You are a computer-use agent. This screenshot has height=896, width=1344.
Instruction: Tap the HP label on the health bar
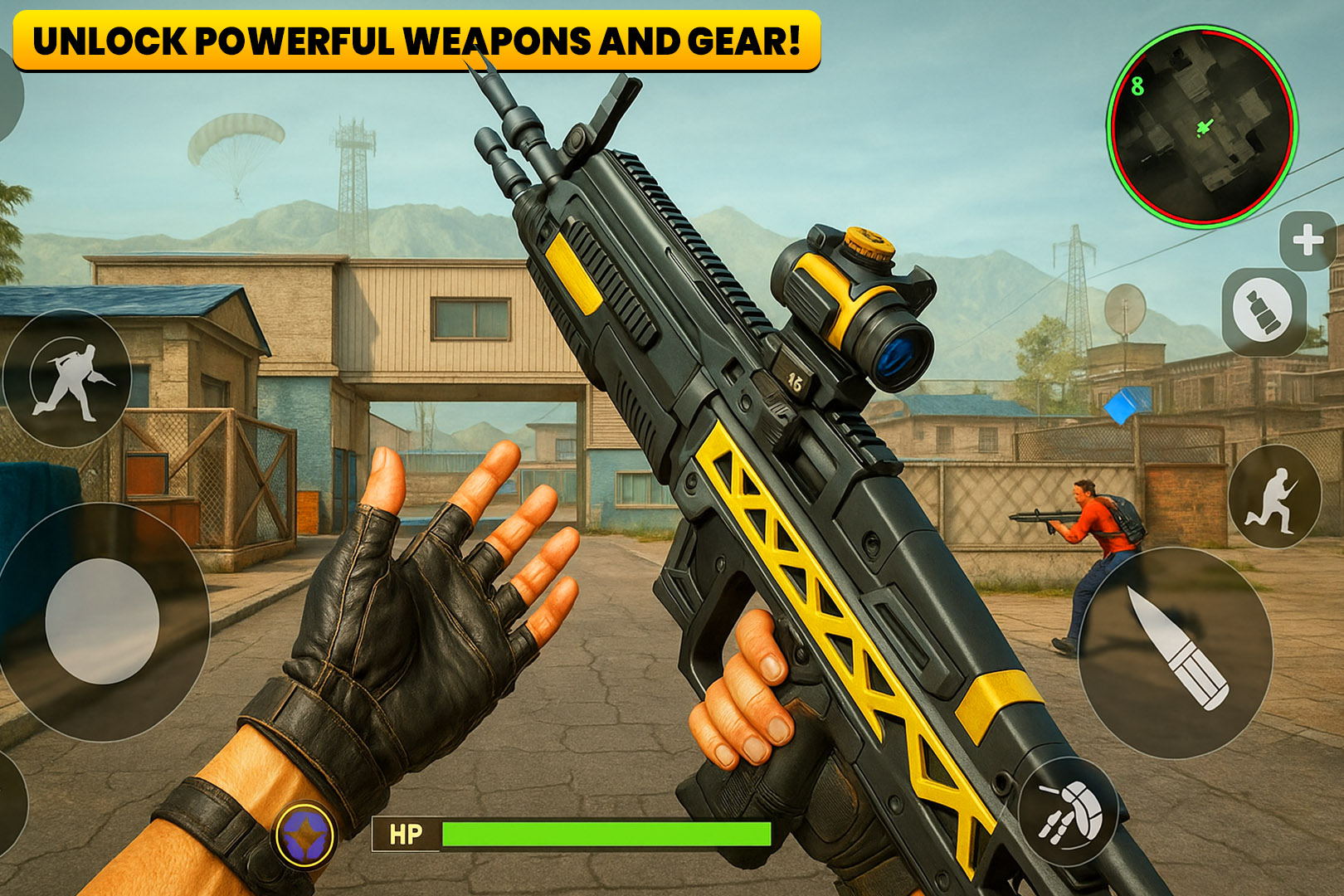tap(407, 832)
